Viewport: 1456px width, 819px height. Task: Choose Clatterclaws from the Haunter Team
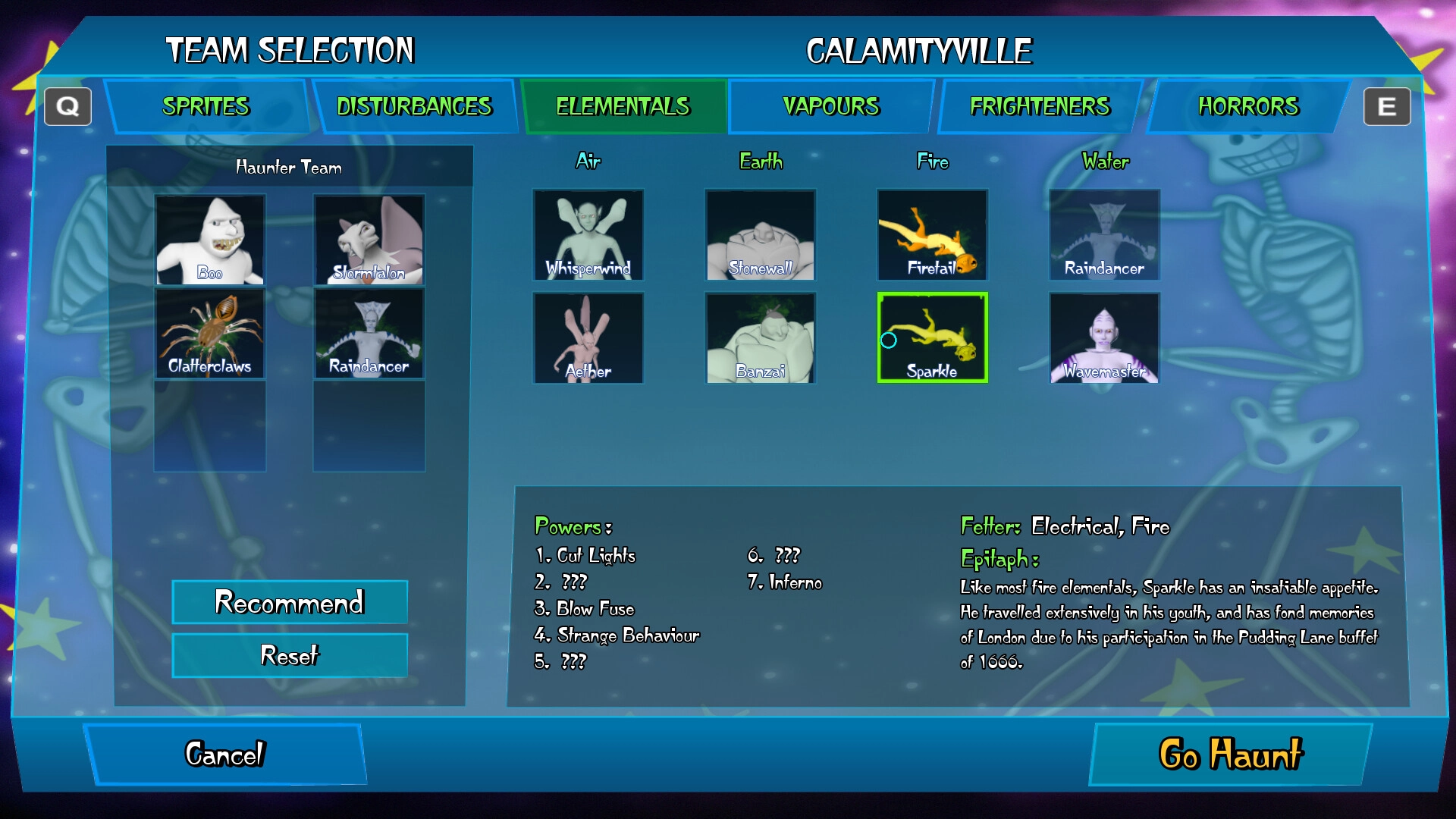click(210, 334)
